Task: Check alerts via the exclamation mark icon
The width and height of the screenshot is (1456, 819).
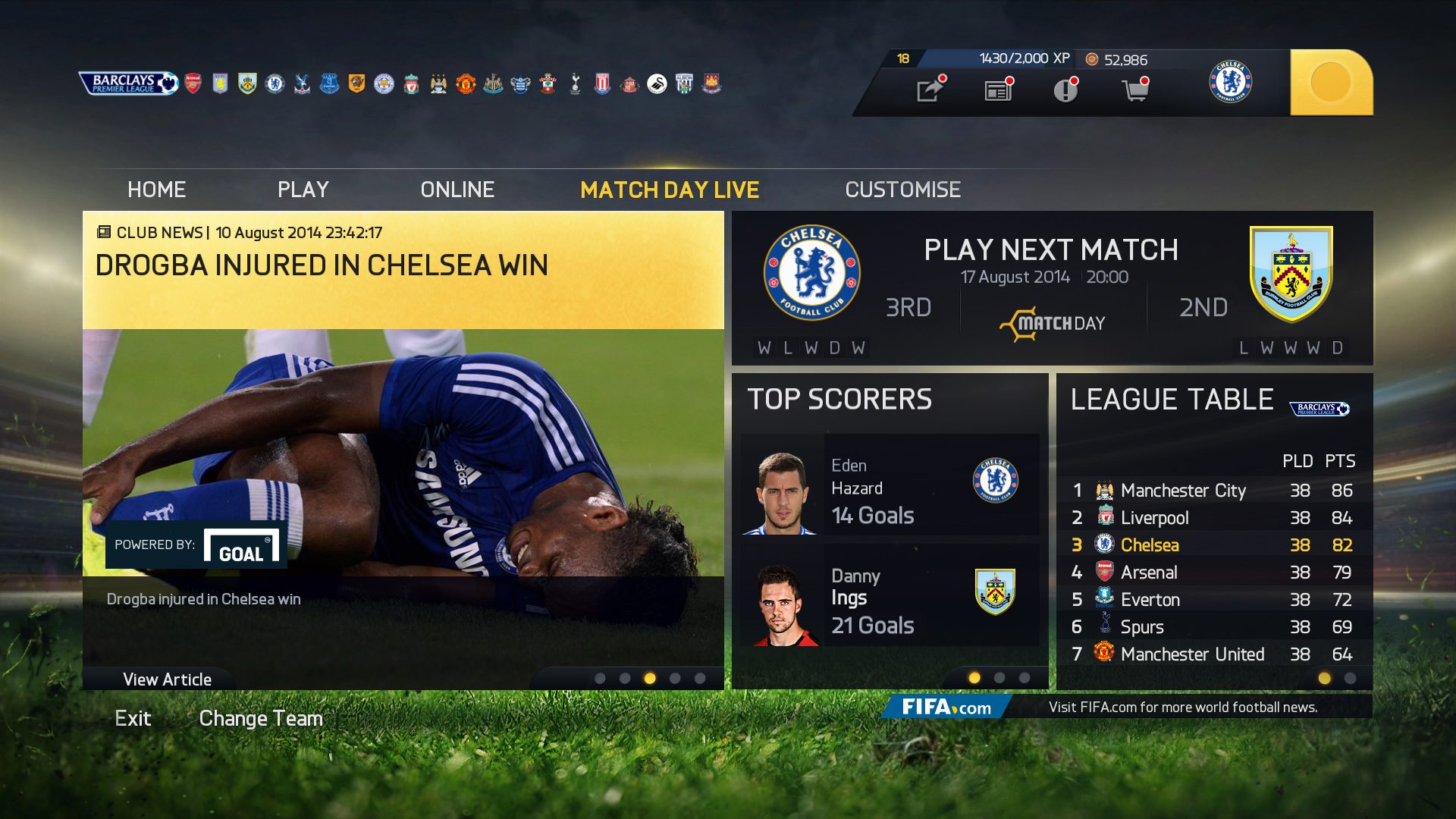Action: point(1065,89)
